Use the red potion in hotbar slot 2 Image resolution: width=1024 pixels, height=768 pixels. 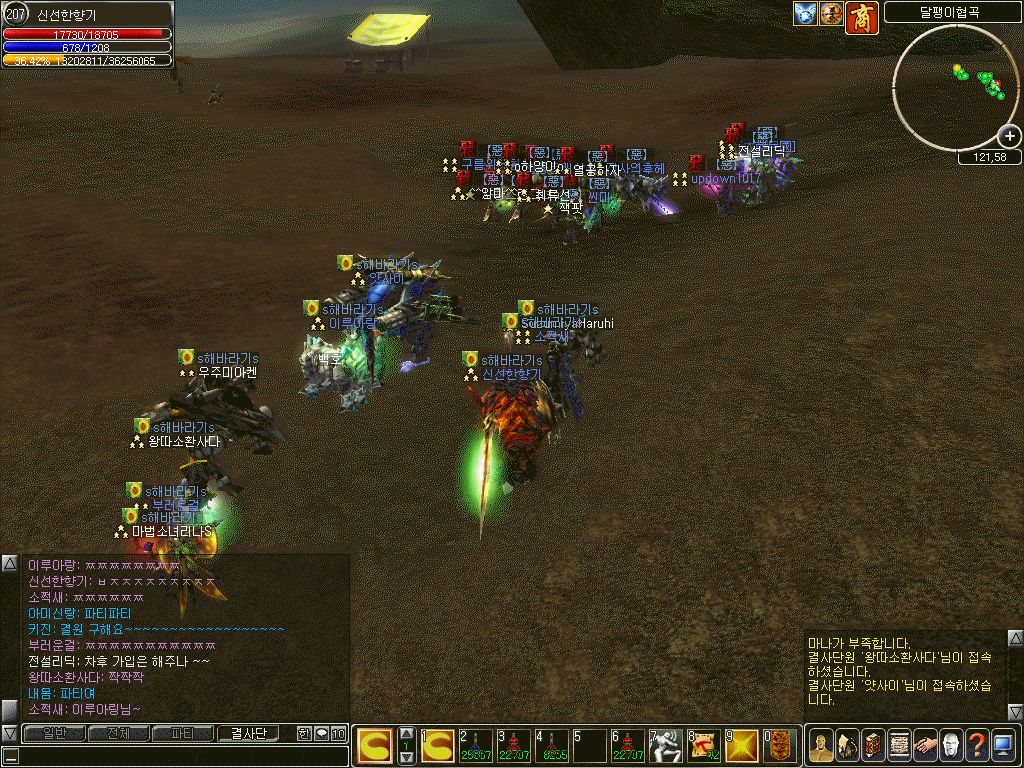tap(477, 745)
